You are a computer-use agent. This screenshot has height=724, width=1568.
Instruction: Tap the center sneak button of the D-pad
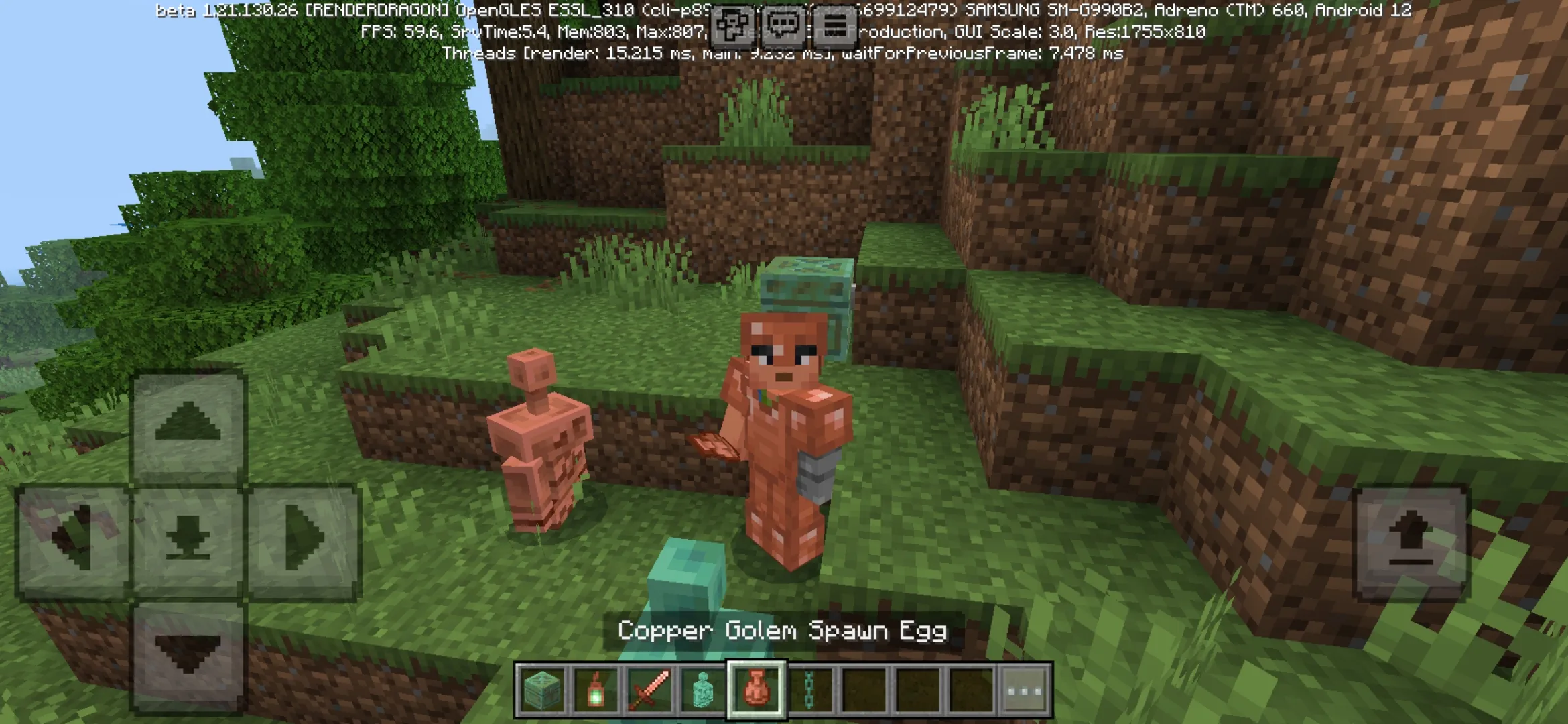coord(188,536)
